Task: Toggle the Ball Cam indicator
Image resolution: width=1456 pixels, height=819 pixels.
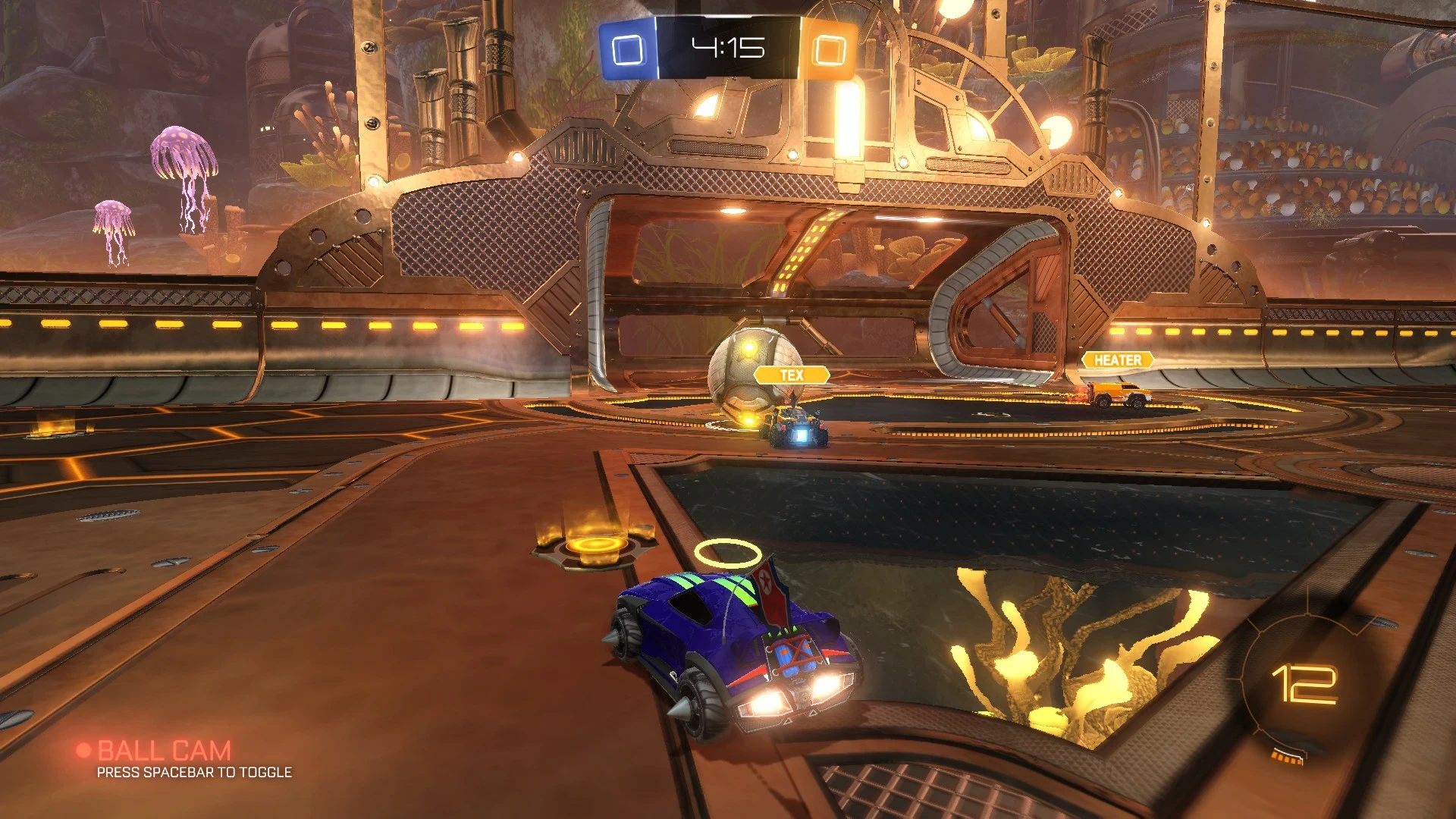Action: 163,751
